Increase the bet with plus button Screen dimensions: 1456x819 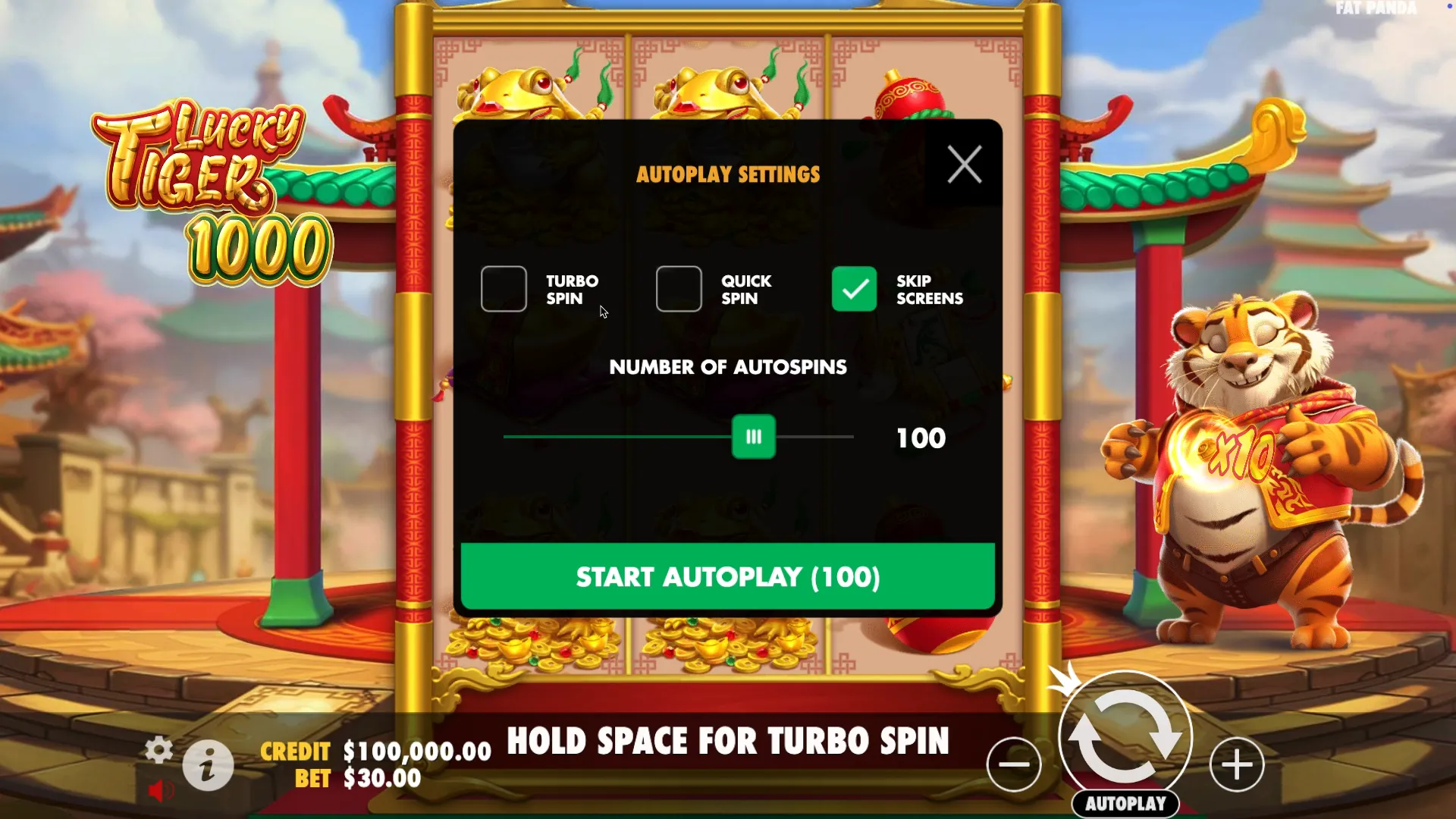[x=1237, y=764]
